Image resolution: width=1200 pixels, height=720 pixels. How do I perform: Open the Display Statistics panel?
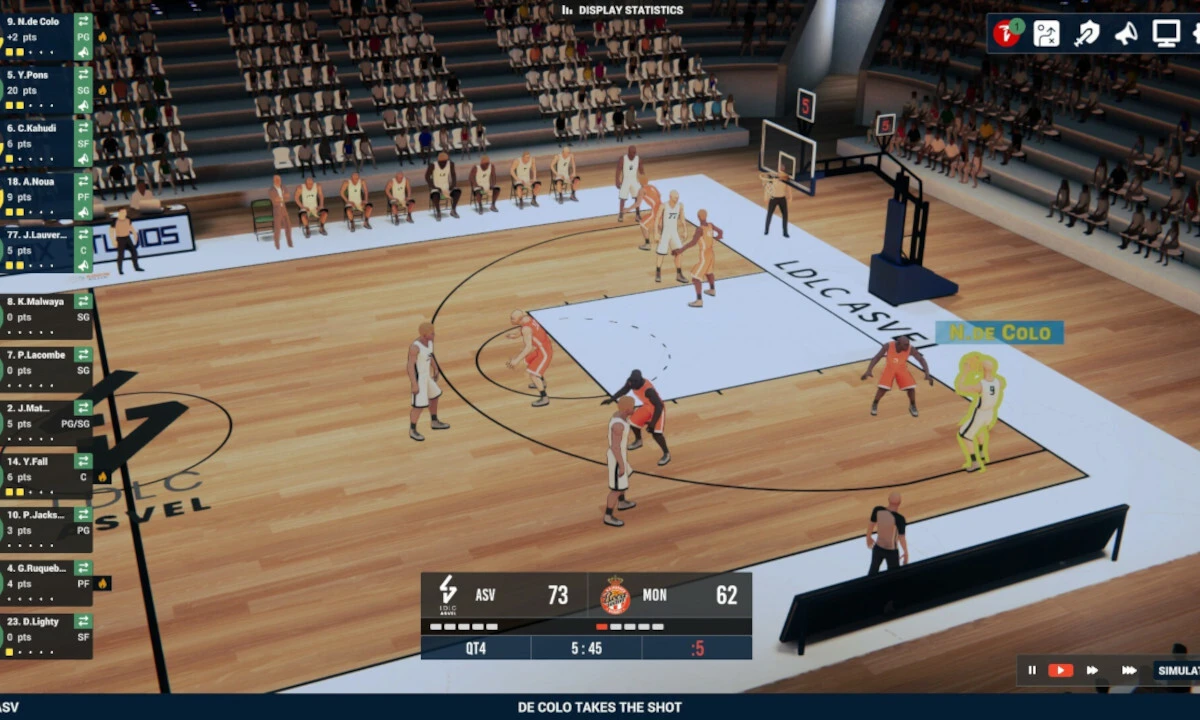click(622, 11)
